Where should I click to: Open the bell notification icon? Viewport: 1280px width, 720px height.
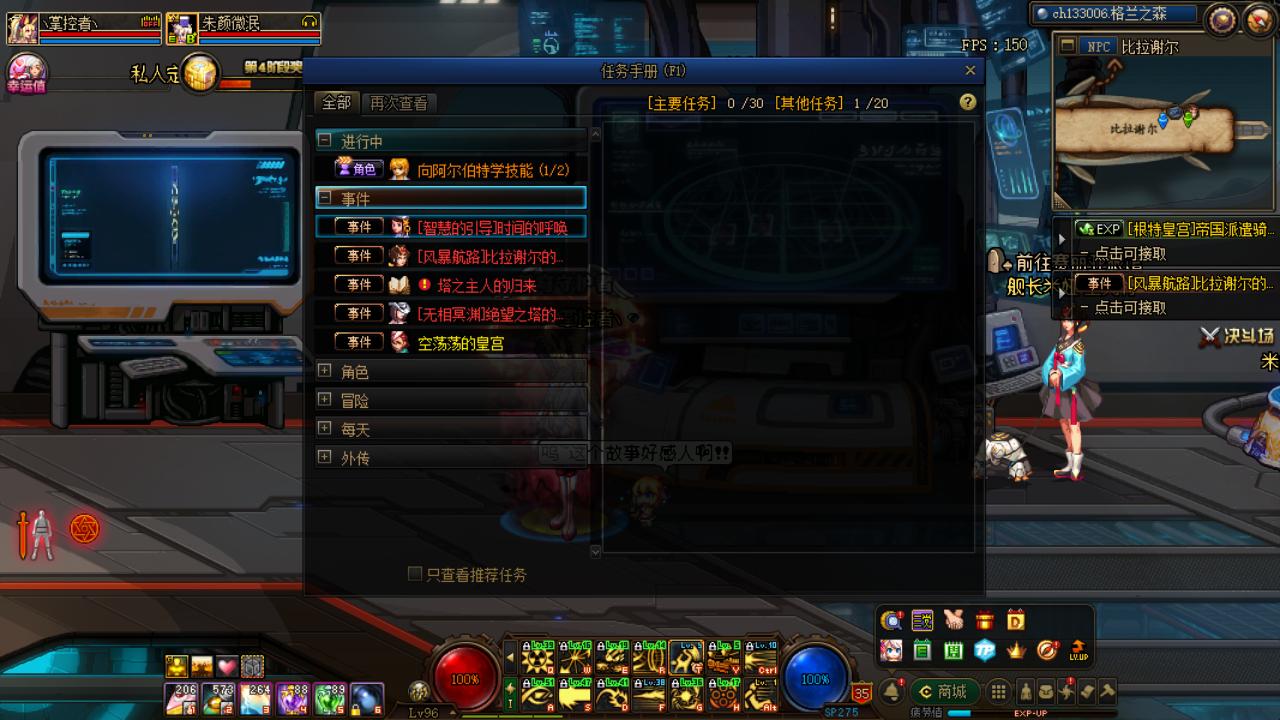point(892,691)
